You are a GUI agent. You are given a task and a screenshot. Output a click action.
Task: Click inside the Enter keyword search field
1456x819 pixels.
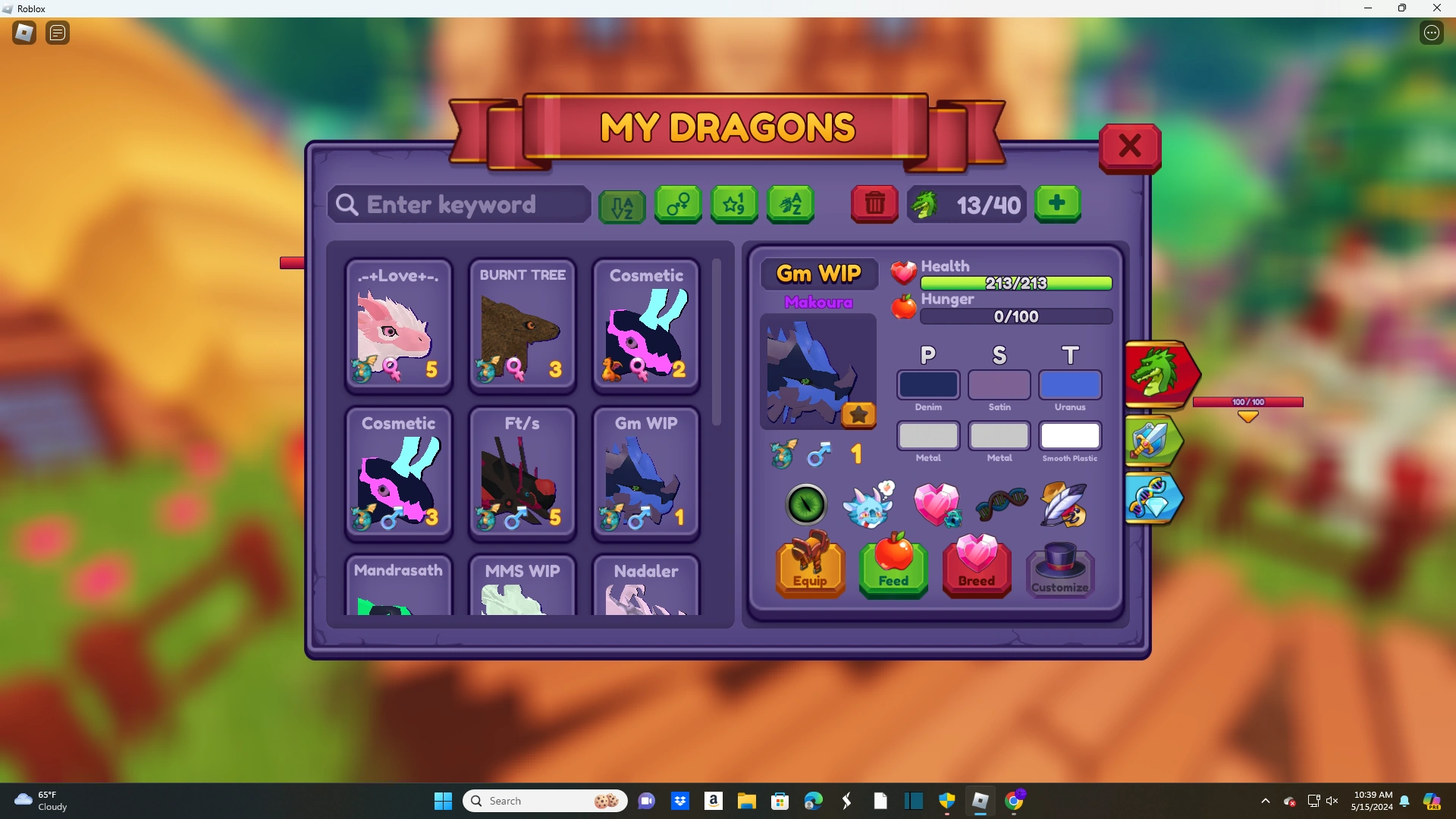pos(458,205)
